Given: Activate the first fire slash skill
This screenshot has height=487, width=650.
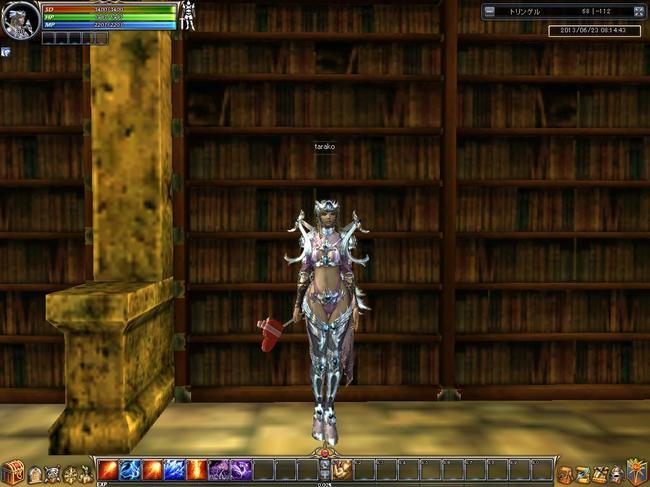Looking at the screenshot, I should [x=108, y=469].
